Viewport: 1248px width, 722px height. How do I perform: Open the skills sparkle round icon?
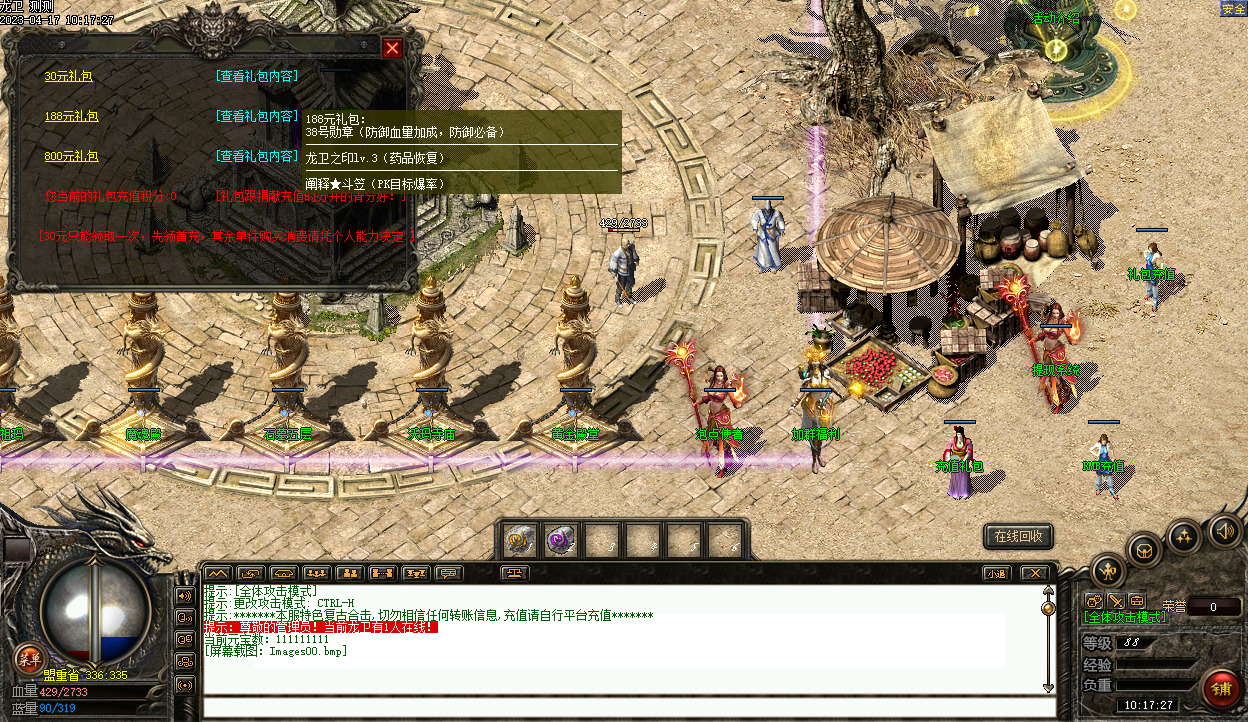(x=1184, y=535)
